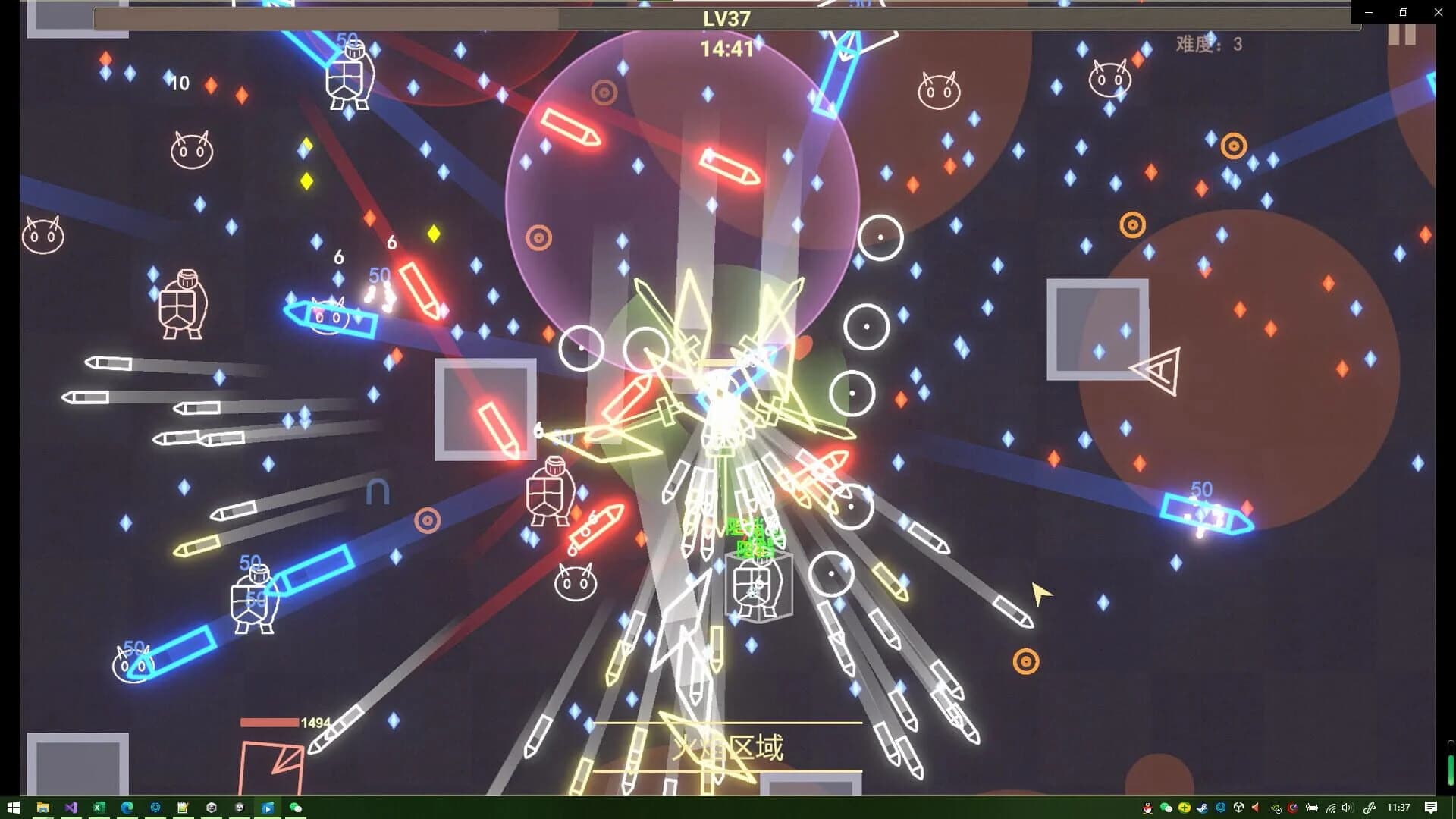Open Visual Studio from the taskbar
The image size is (1456, 819).
71,808
